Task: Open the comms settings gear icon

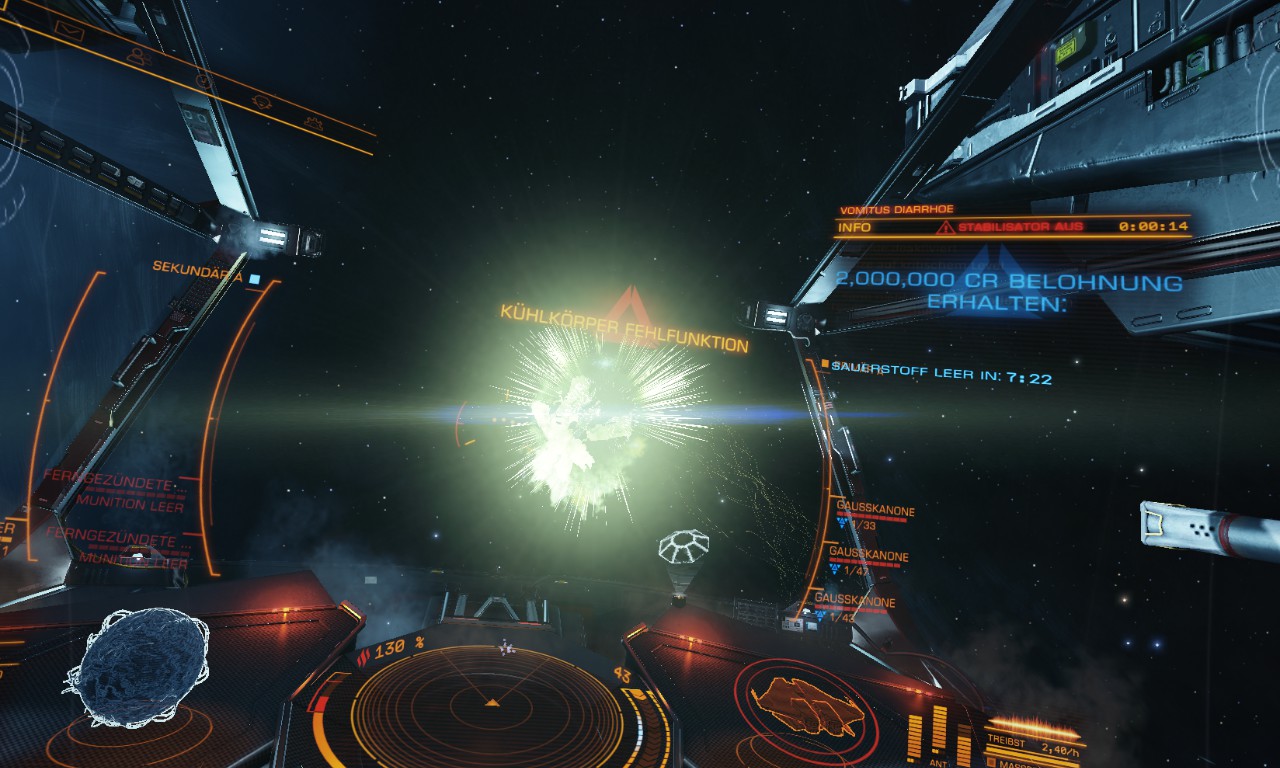Action: (313, 125)
